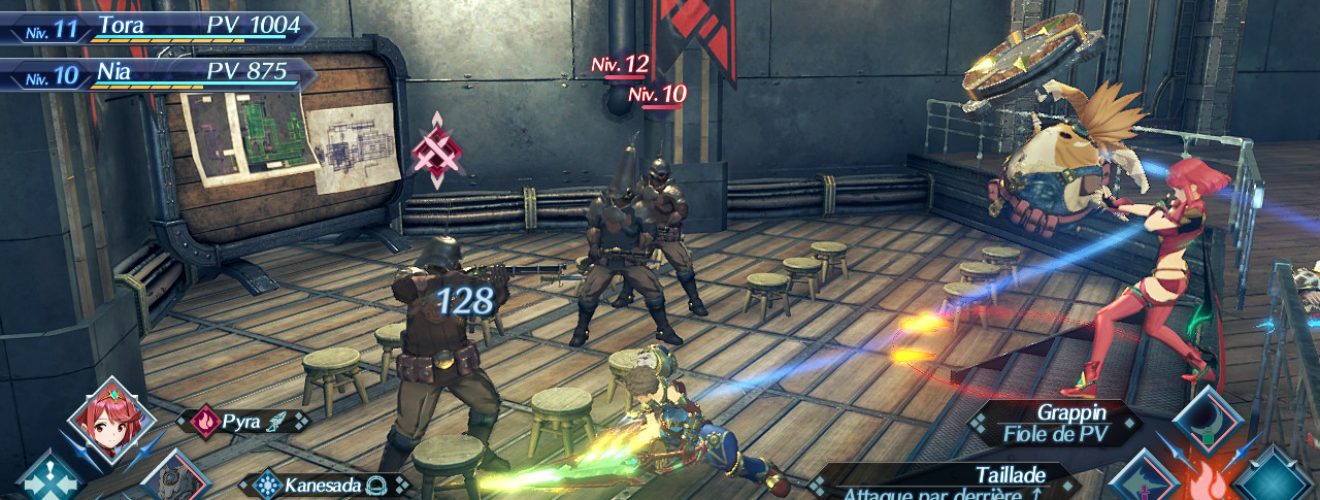The height and width of the screenshot is (500, 1320).
Task: Select Tora's party status bar
Action: click(x=160, y=27)
